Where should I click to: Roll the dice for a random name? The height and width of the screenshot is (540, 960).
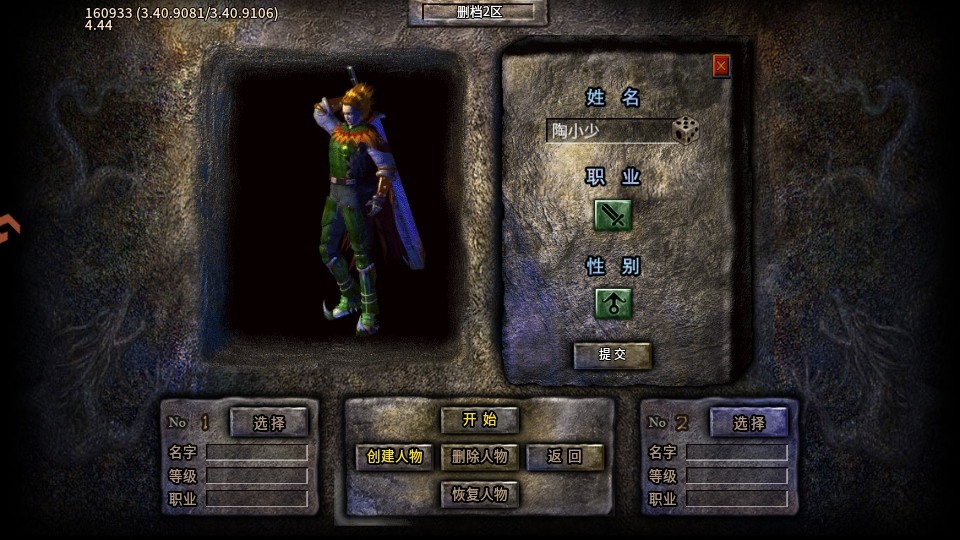coord(686,130)
